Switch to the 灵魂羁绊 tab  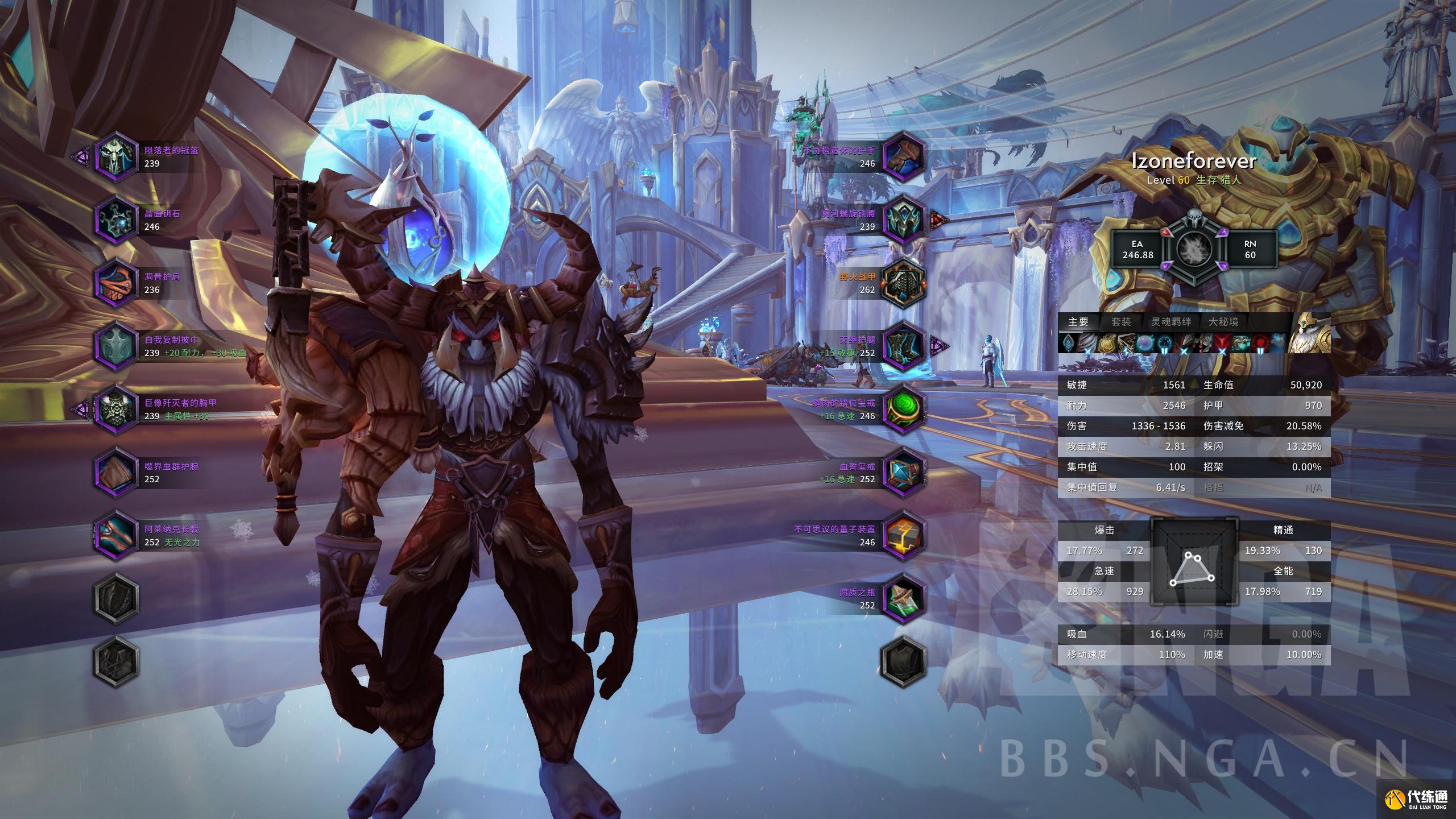click(x=1171, y=322)
